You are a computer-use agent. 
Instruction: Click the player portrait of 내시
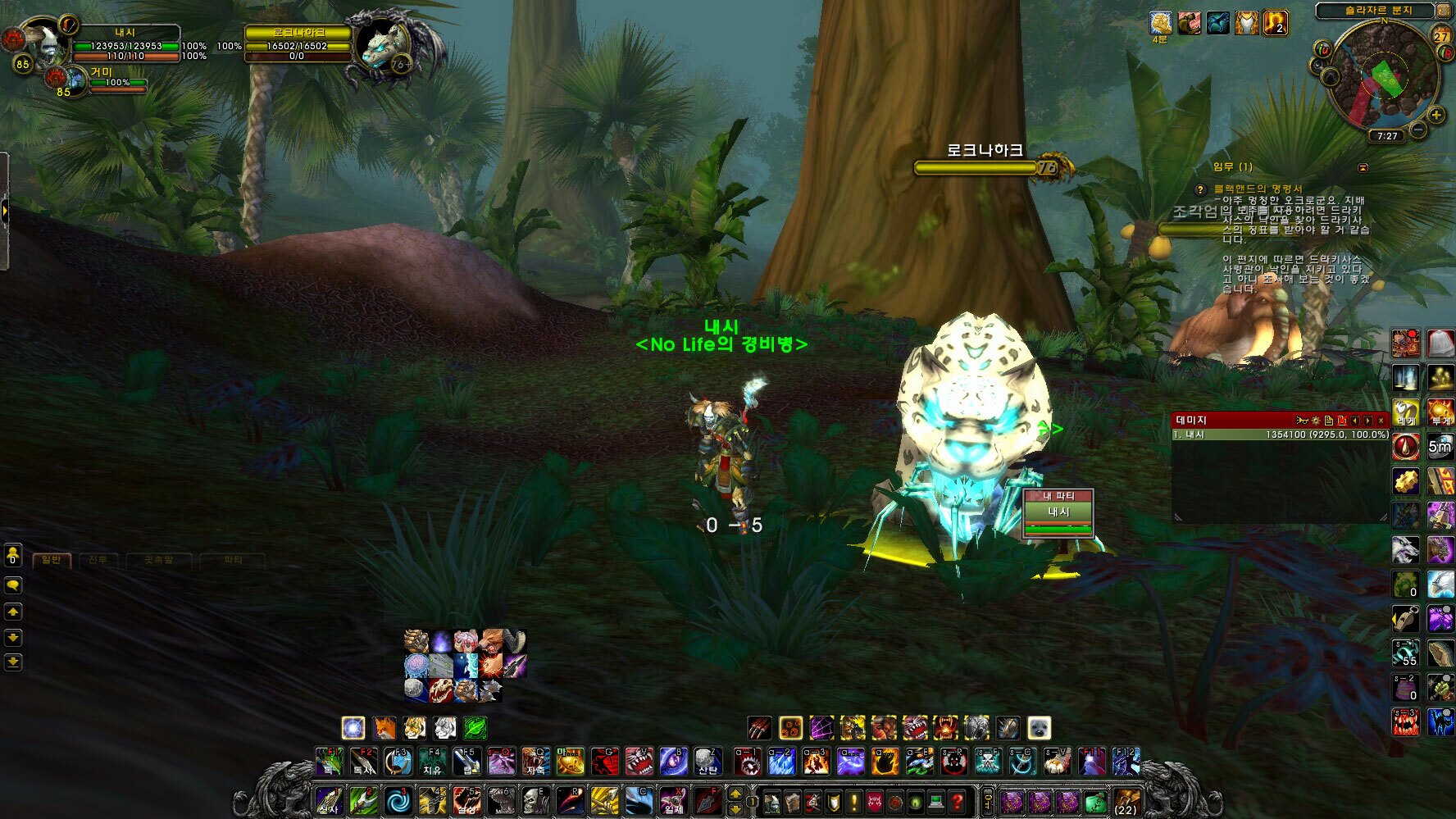(41, 43)
